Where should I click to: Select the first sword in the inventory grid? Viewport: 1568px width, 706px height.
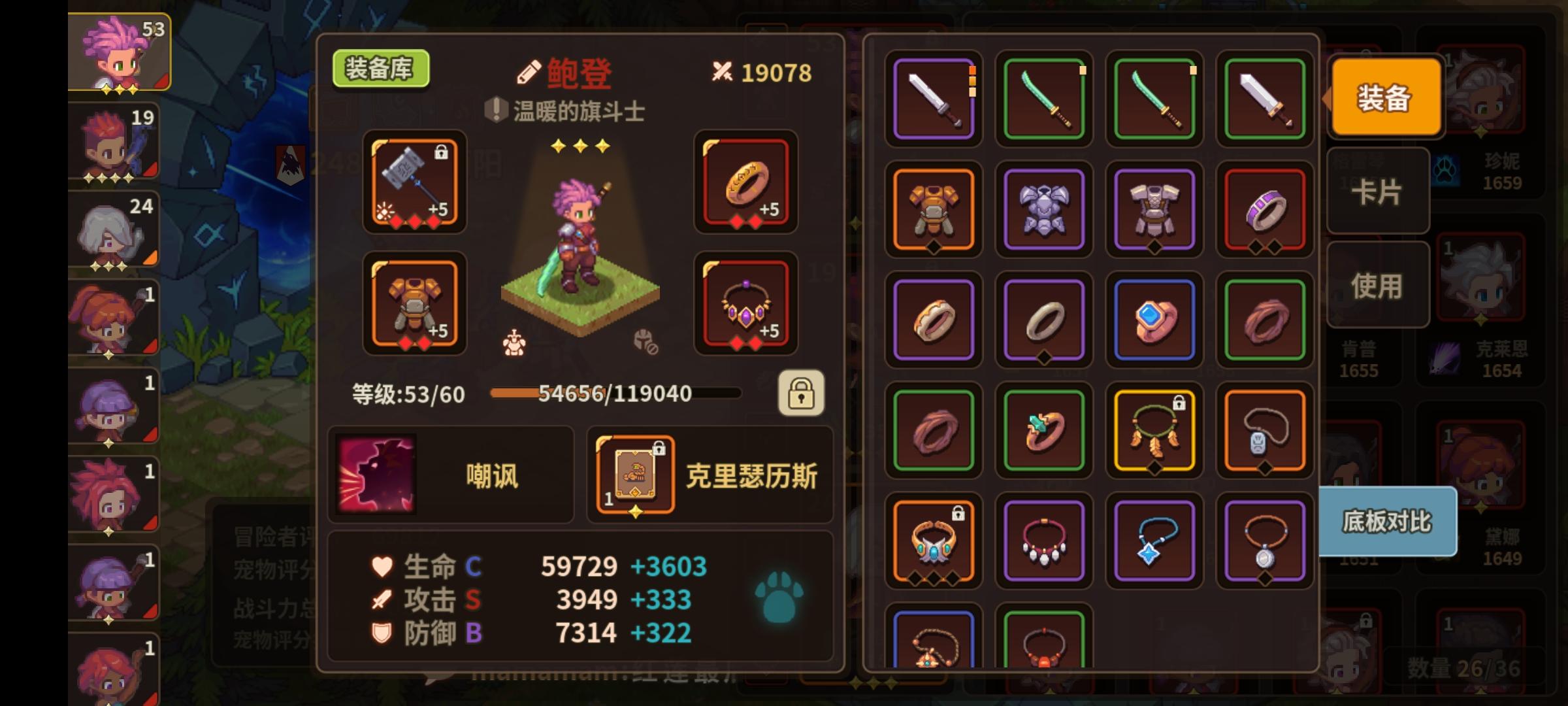click(x=933, y=99)
